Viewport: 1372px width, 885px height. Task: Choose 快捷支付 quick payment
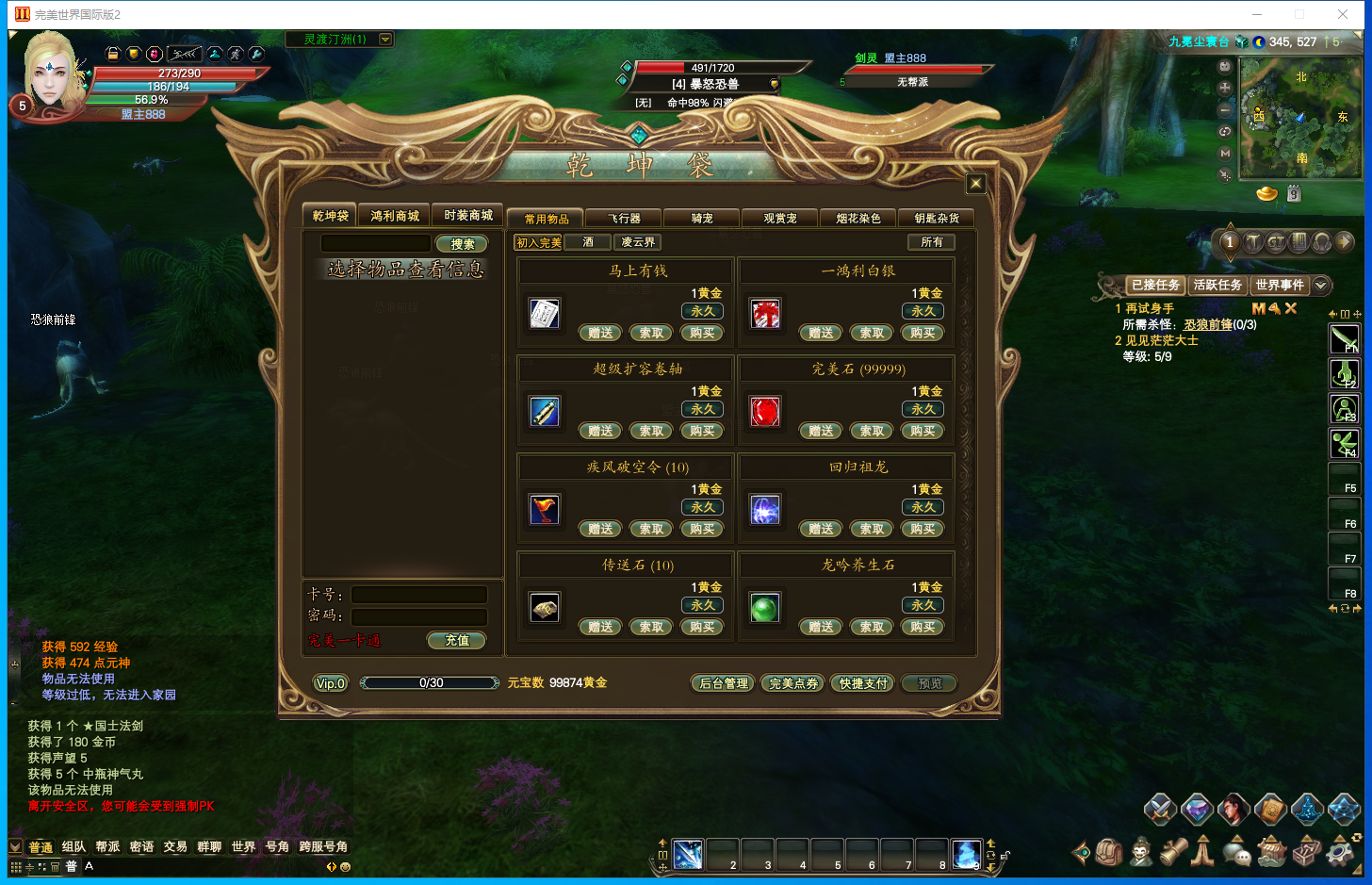coord(863,683)
